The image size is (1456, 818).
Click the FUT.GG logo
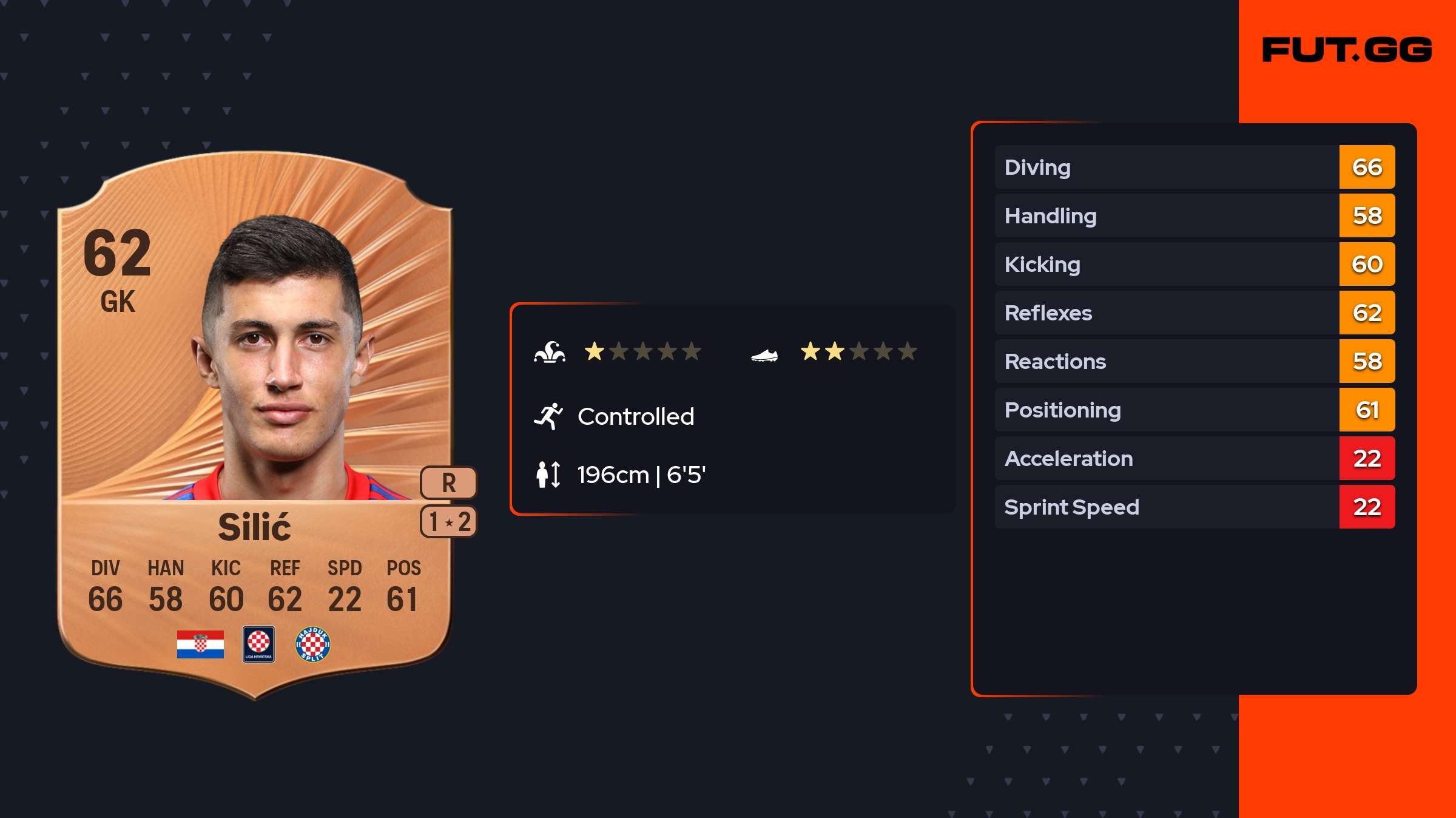point(1347,50)
